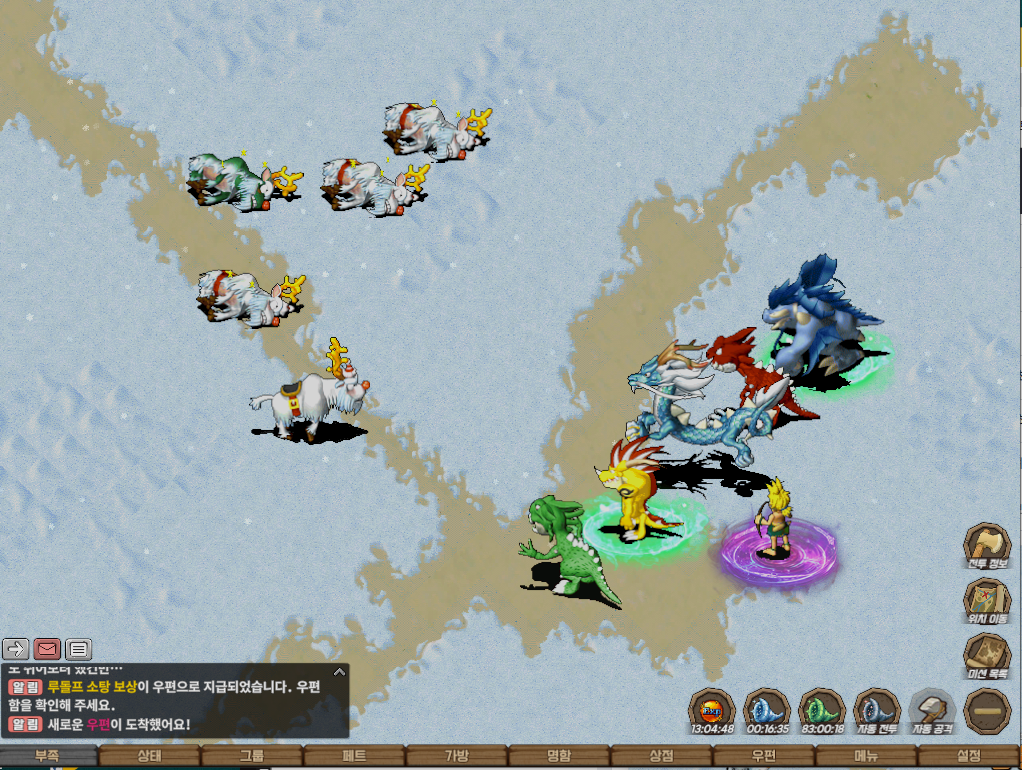The height and width of the screenshot is (770, 1022).
Task: Click the 위치 이동 map move icon
Action: (986, 601)
